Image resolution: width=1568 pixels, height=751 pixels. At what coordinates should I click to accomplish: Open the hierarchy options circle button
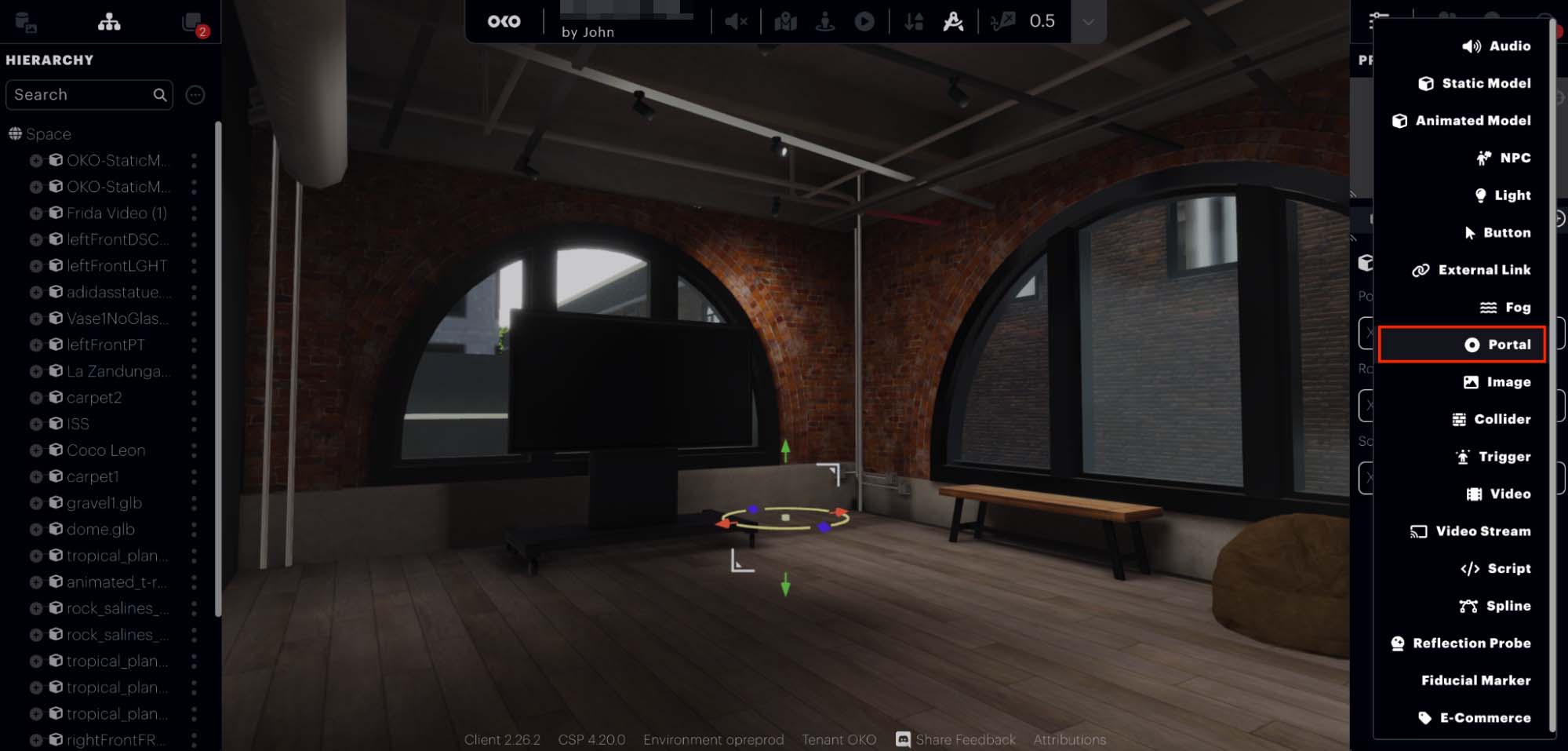[x=195, y=95]
